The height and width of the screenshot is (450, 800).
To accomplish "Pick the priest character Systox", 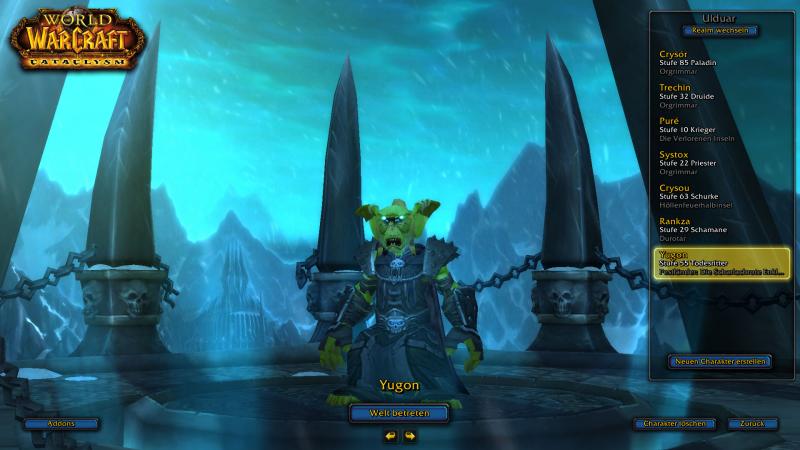I will (x=718, y=162).
